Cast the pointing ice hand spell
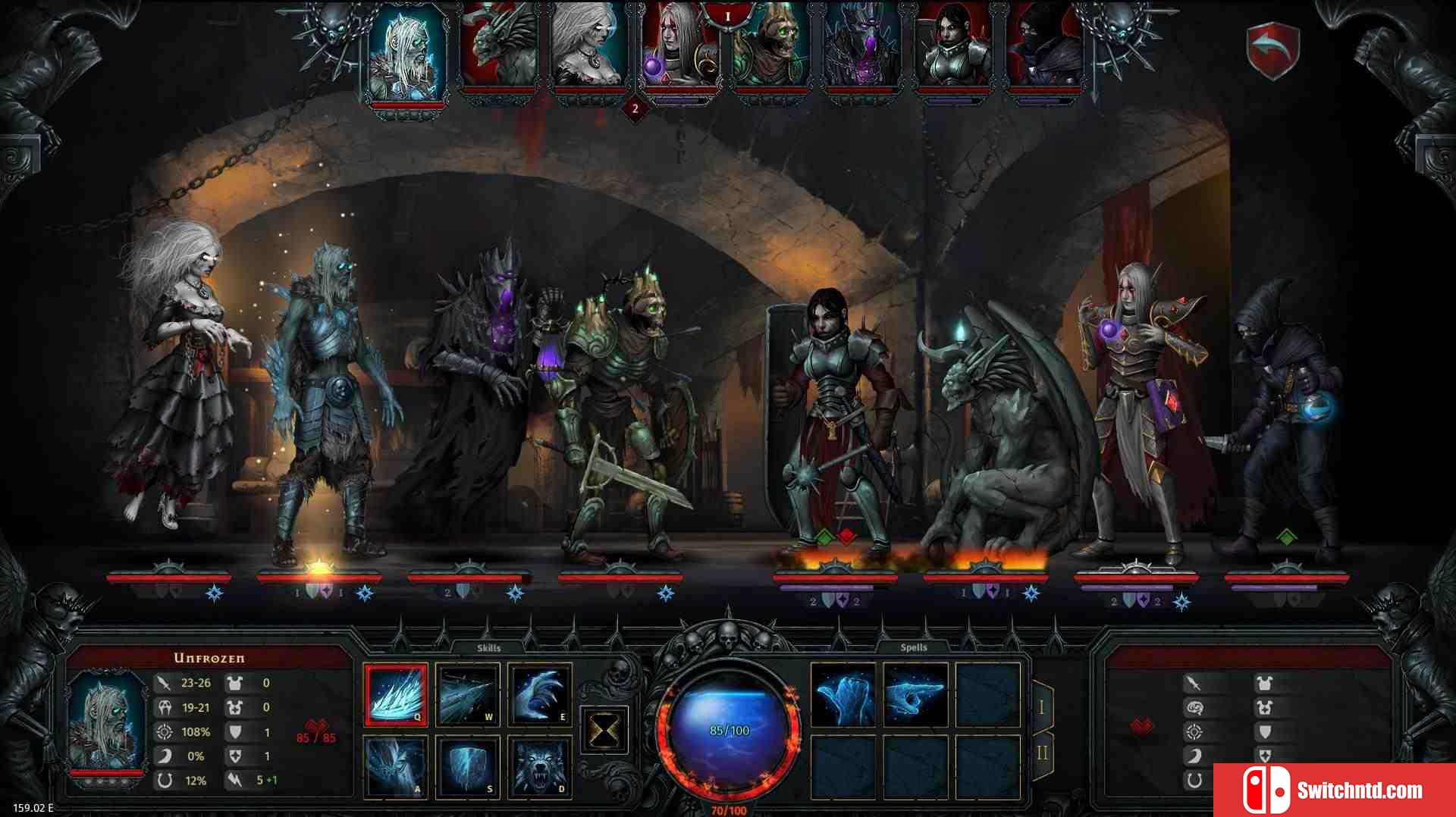The width and height of the screenshot is (1456, 817). [x=915, y=694]
